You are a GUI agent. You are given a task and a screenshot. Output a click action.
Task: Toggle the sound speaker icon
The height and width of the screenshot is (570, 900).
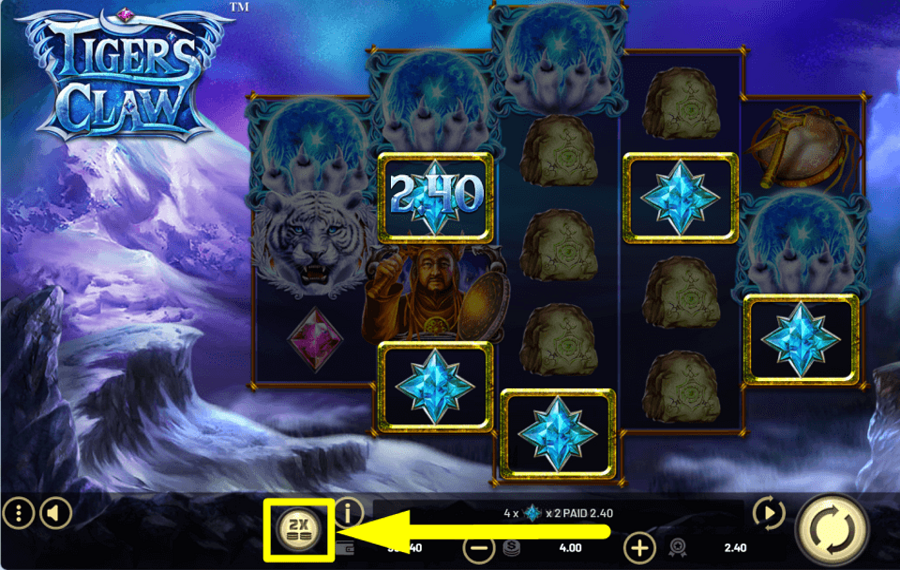tap(55, 514)
